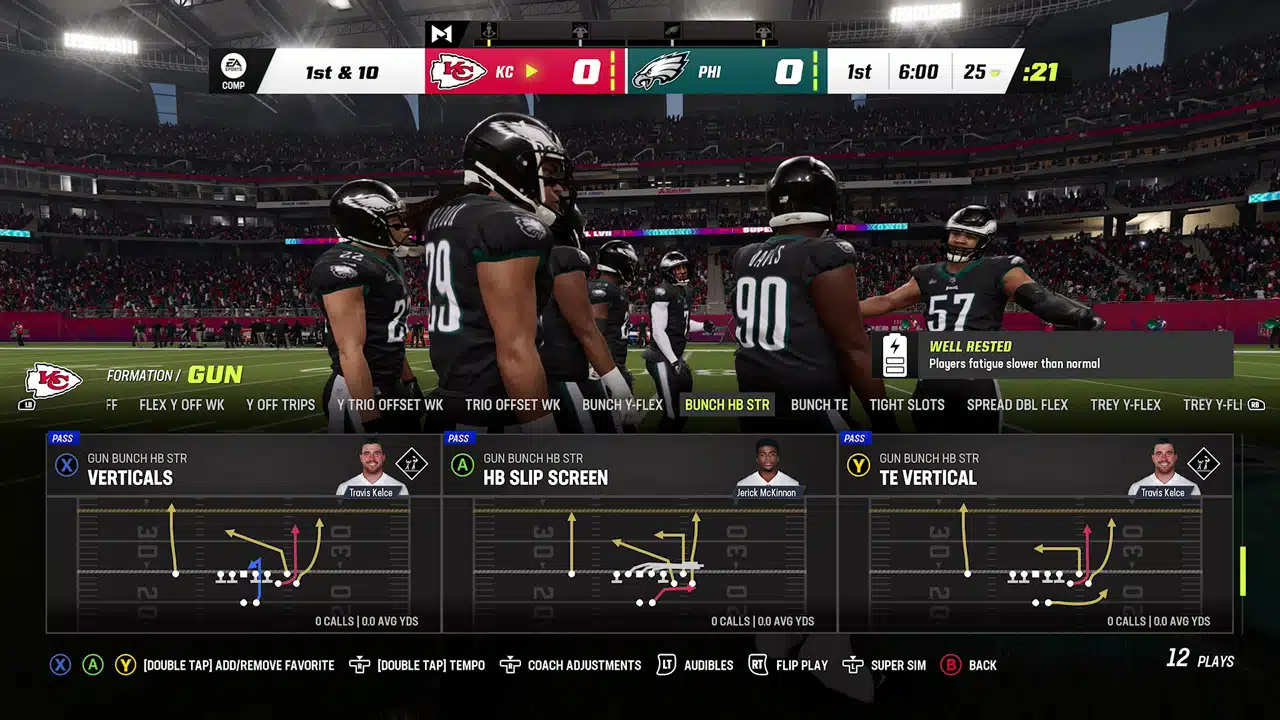Viewport: 1280px width, 720px height.
Task: Select the Verticals pass play card
Action: tap(244, 532)
